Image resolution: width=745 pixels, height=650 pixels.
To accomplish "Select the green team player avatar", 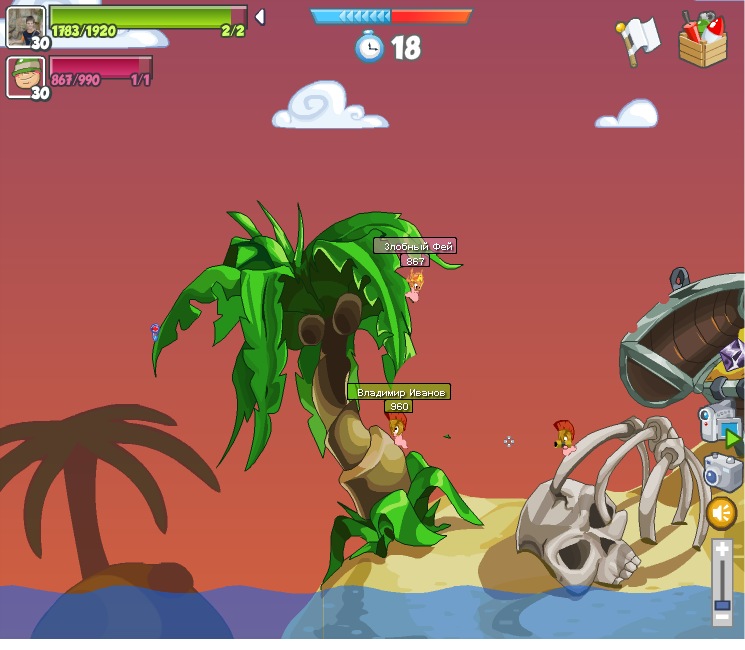I will point(25,27).
